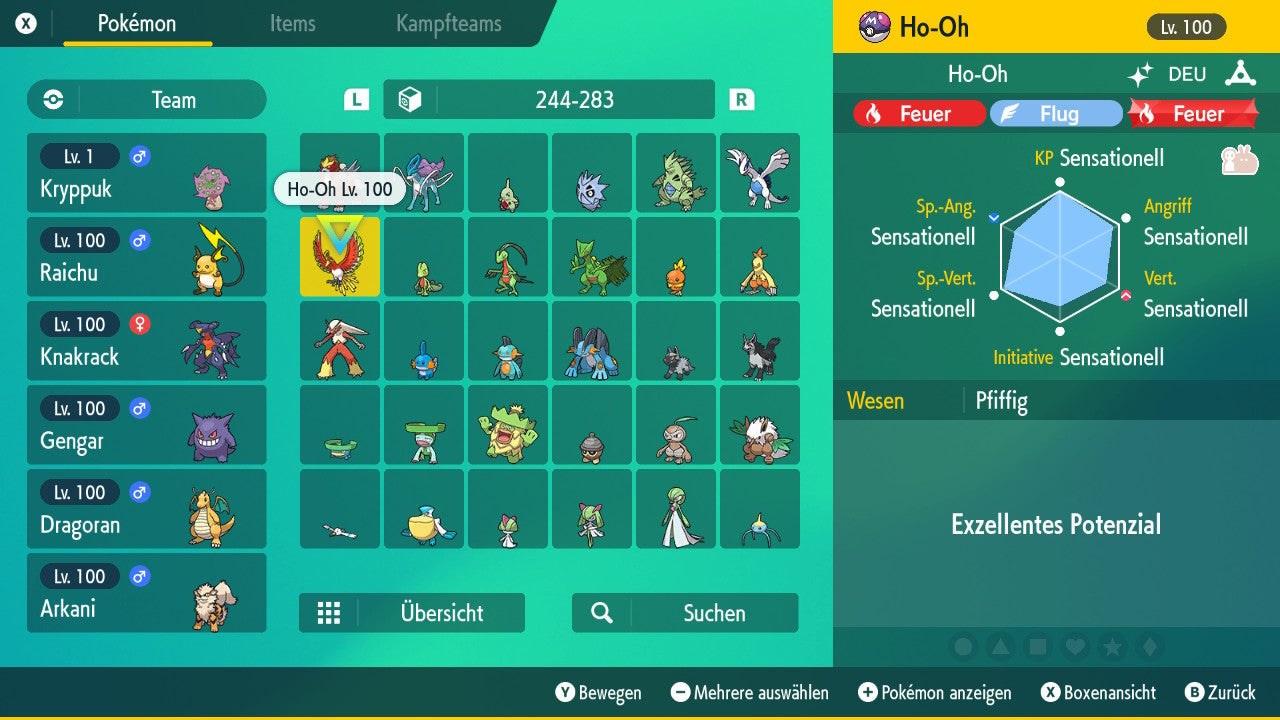
Task: Switch to the Items tab
Action: tap(292, 24)
